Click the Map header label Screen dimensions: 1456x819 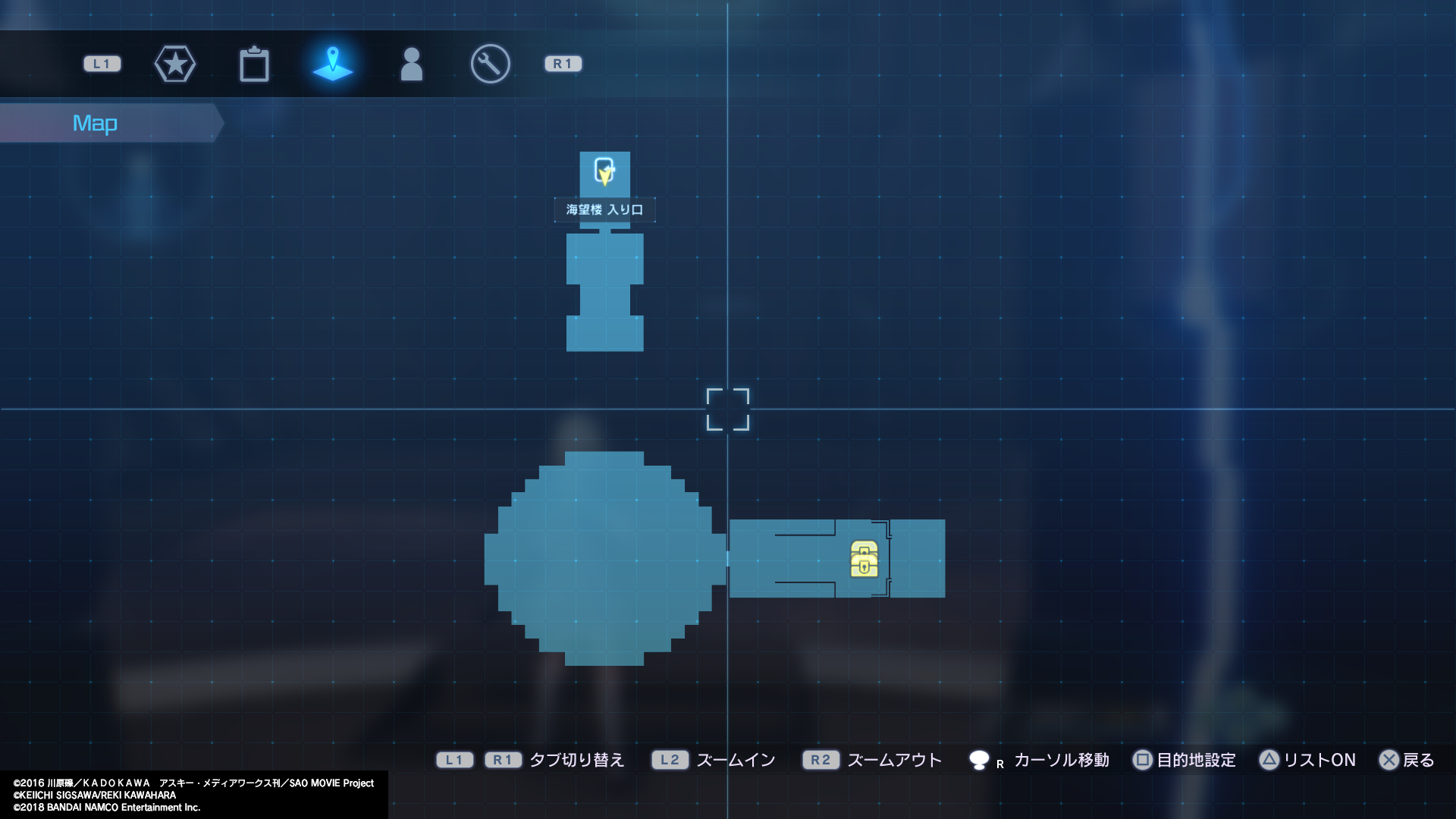coord(95,122)
